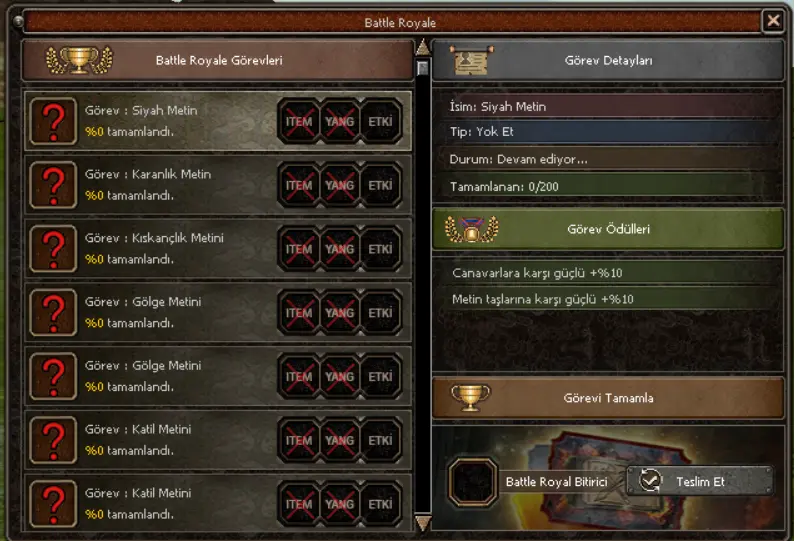Click the quest list's down arrow
The image size is (795, 541).
coord(422,523)
